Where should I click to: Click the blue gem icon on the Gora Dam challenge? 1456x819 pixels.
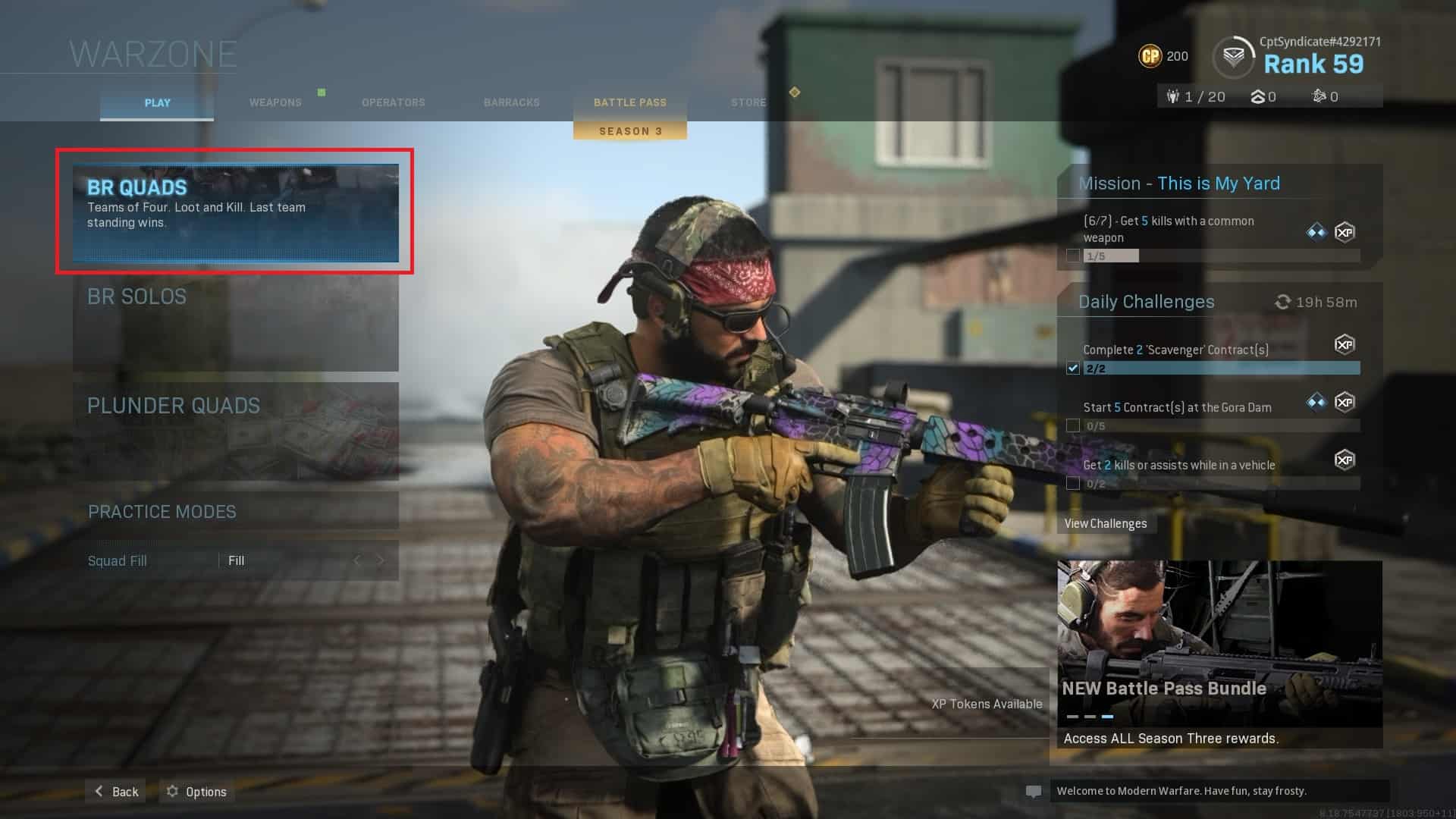click(x=1315, y=402)
